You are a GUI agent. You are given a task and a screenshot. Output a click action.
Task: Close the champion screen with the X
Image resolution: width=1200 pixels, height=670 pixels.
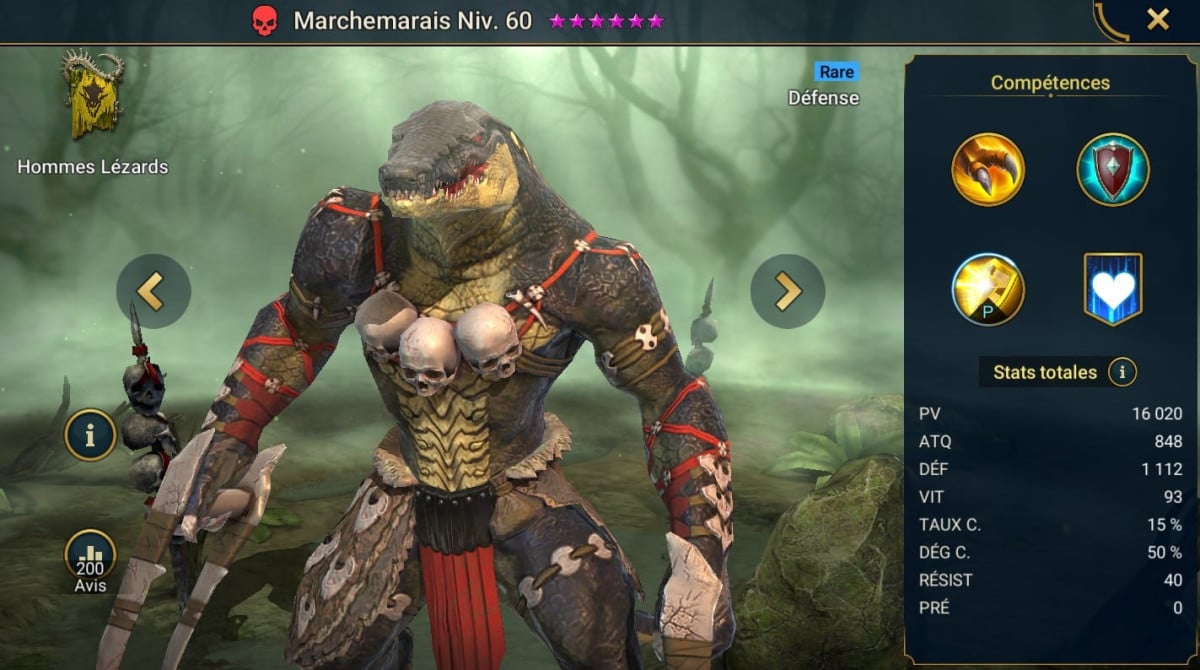point(1157,20)
